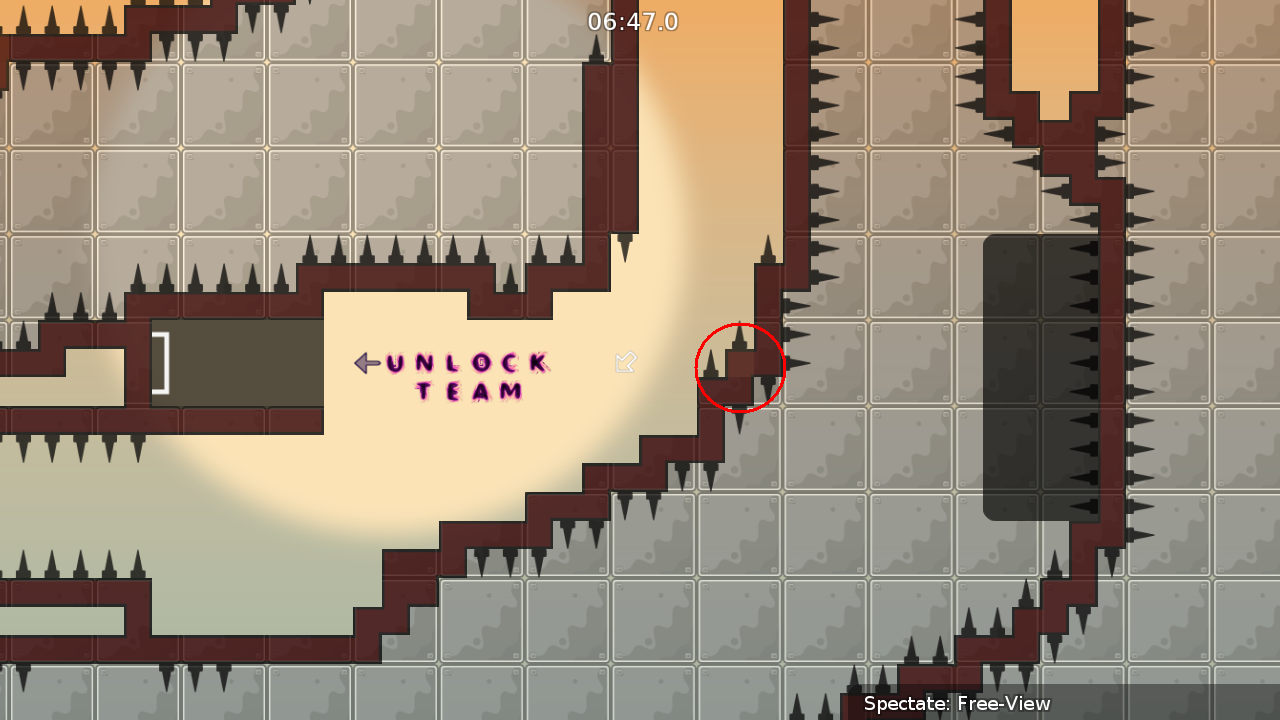Image resolution: width=1280 pixels, height=720 pixels.
Task: Click the gray left-pointing arrow beside UNLOCK TEAM
Action: click(x=365, y=363)
